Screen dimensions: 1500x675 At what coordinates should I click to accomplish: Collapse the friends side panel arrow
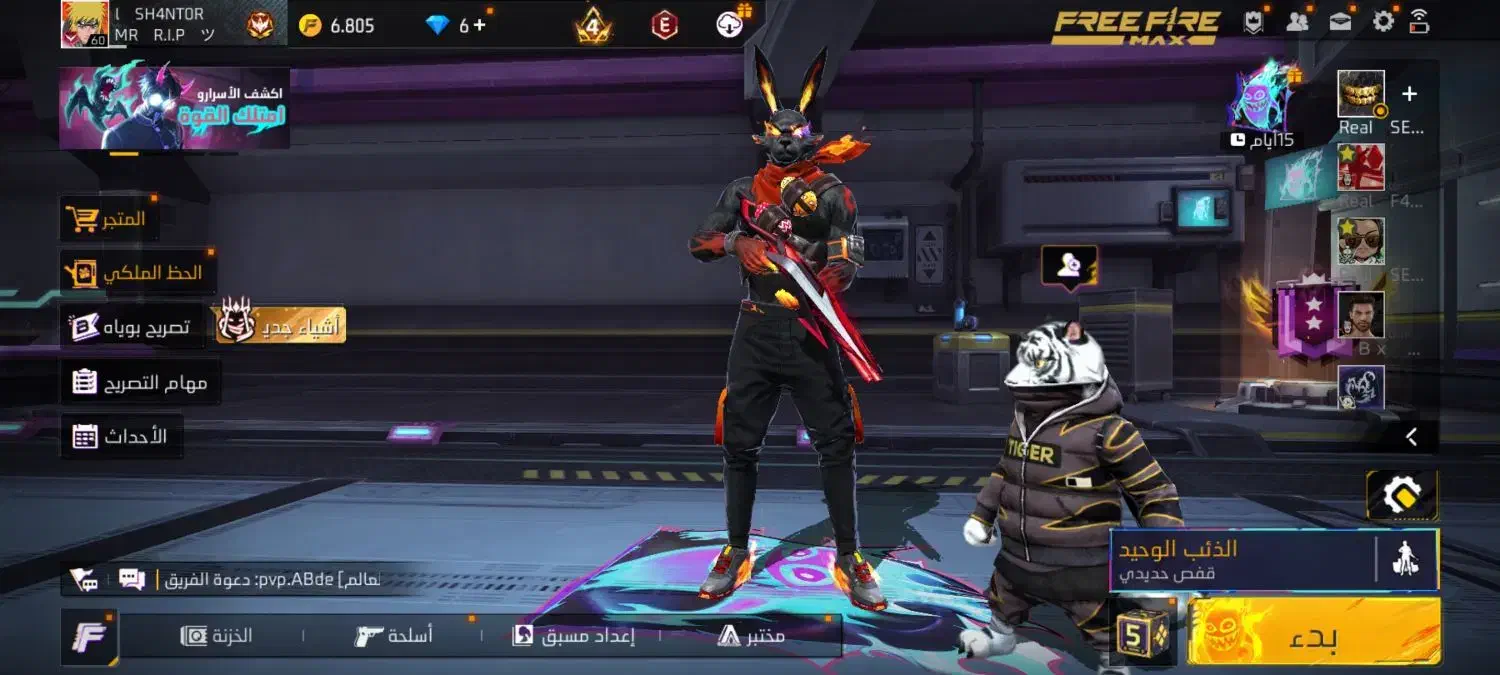coord(1411,436)
